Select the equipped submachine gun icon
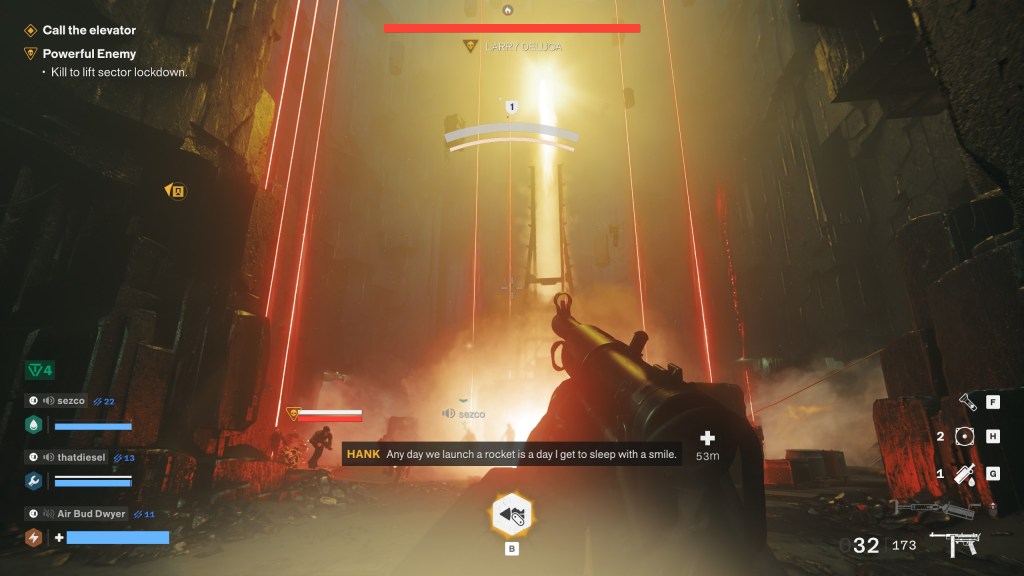 click(953, 546)
